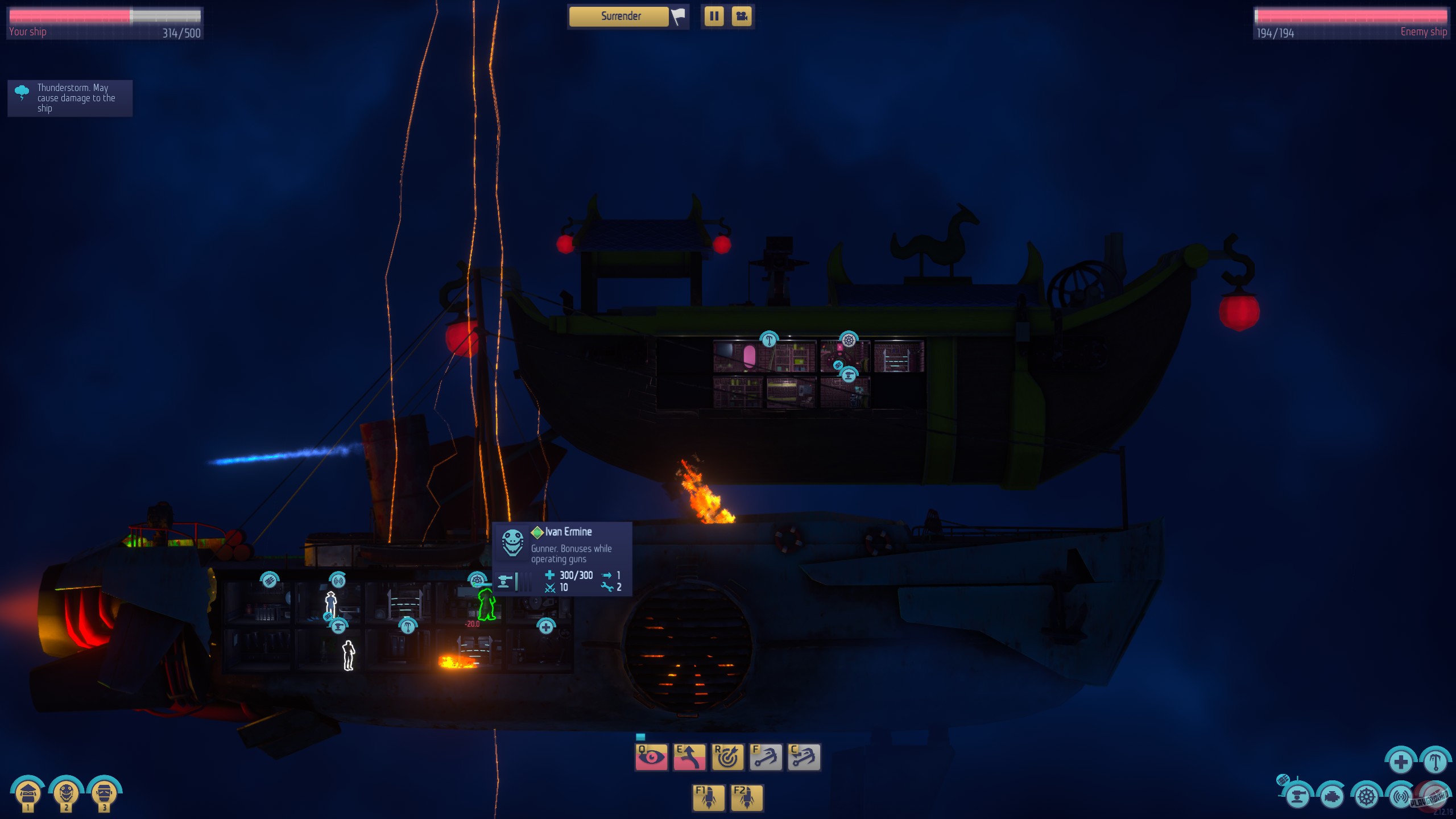1456x819 pixels.
Task: Select the helm wheel system icon
Action: [1367, 797]
